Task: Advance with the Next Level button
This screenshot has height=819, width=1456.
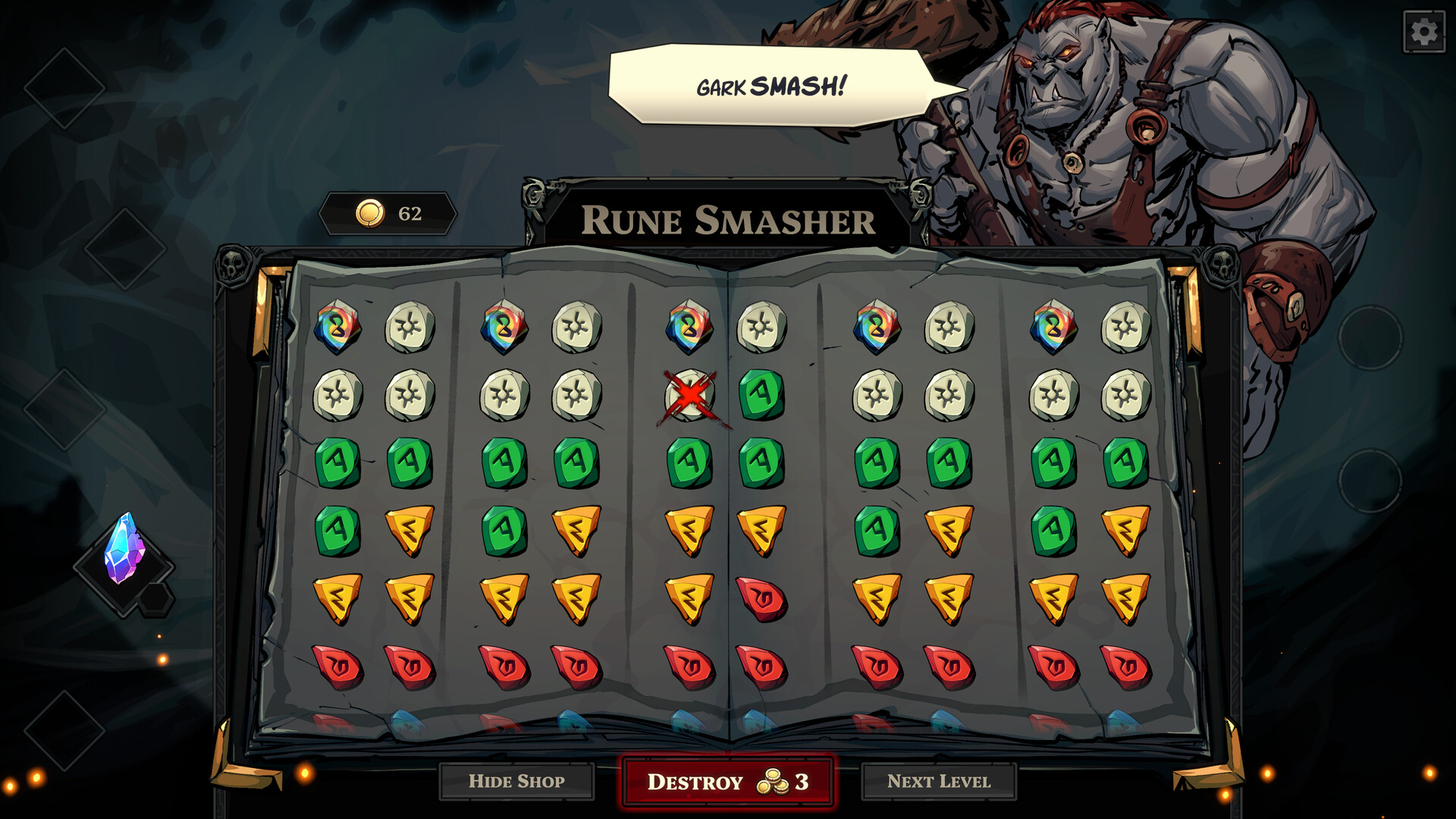Action: [940, 782]
